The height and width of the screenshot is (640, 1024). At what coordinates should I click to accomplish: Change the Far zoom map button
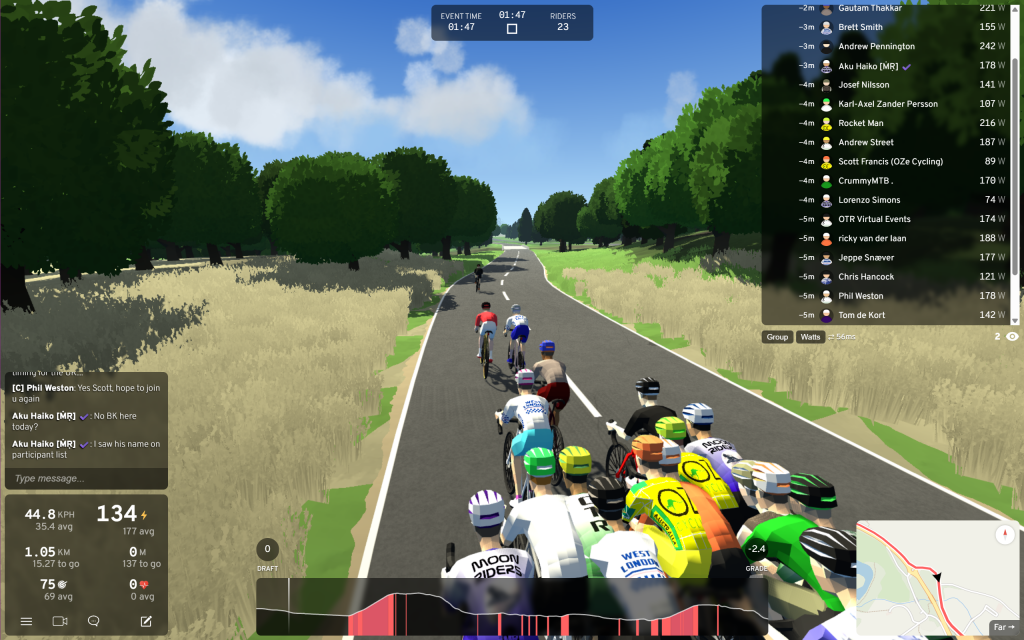tap(1003, 627)
